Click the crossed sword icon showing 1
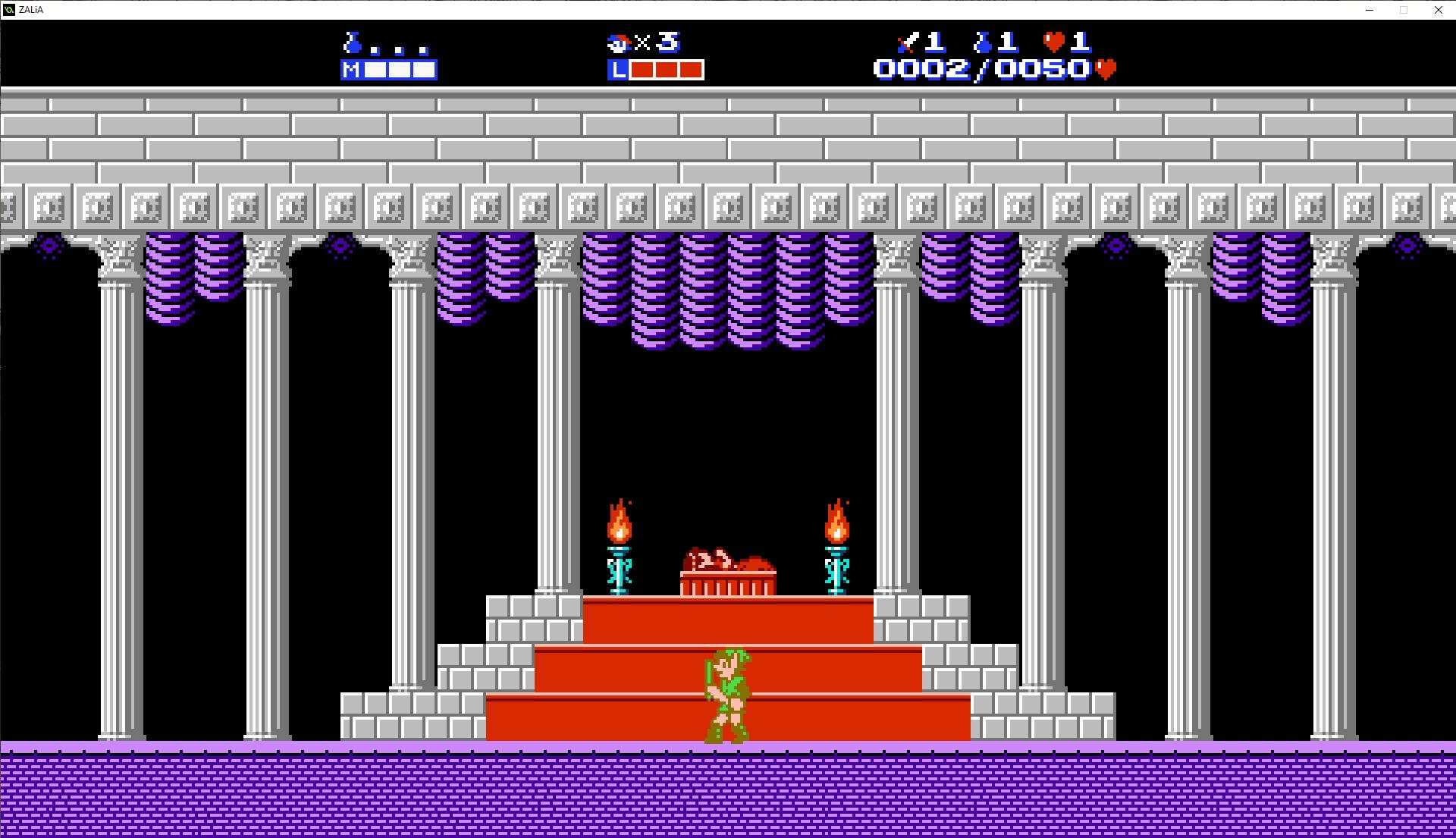This screenshot has width=1456, height=838. pyautogui.click(x=907, y=43)
